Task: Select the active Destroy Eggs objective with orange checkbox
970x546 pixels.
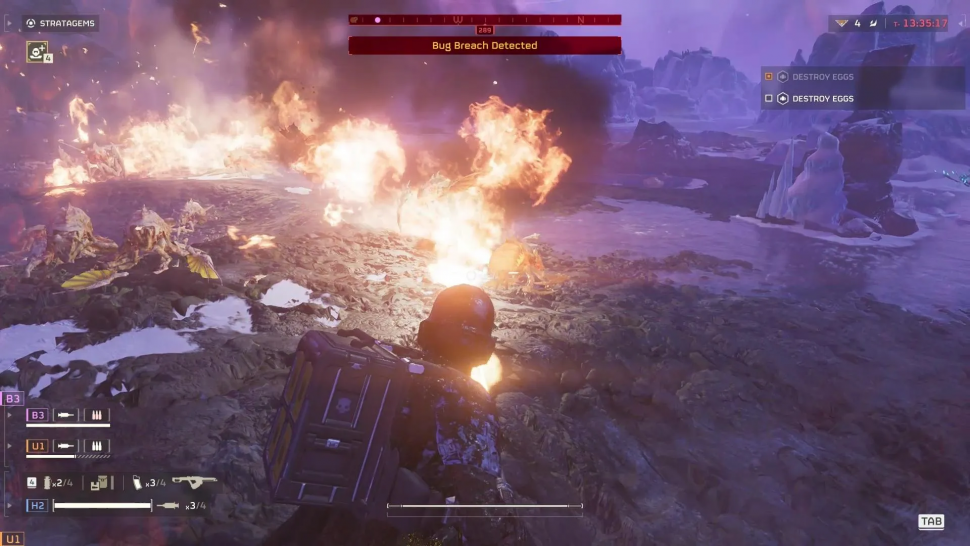Action: coord(822,76)
